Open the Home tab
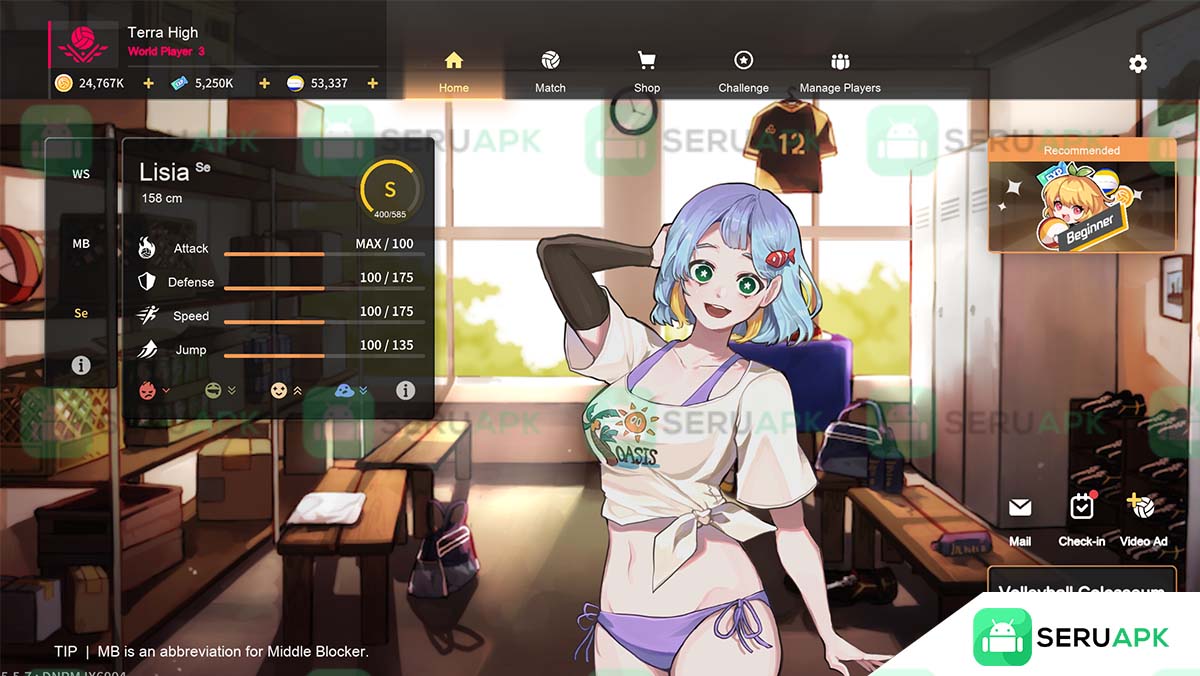 [x=453, y=72]
